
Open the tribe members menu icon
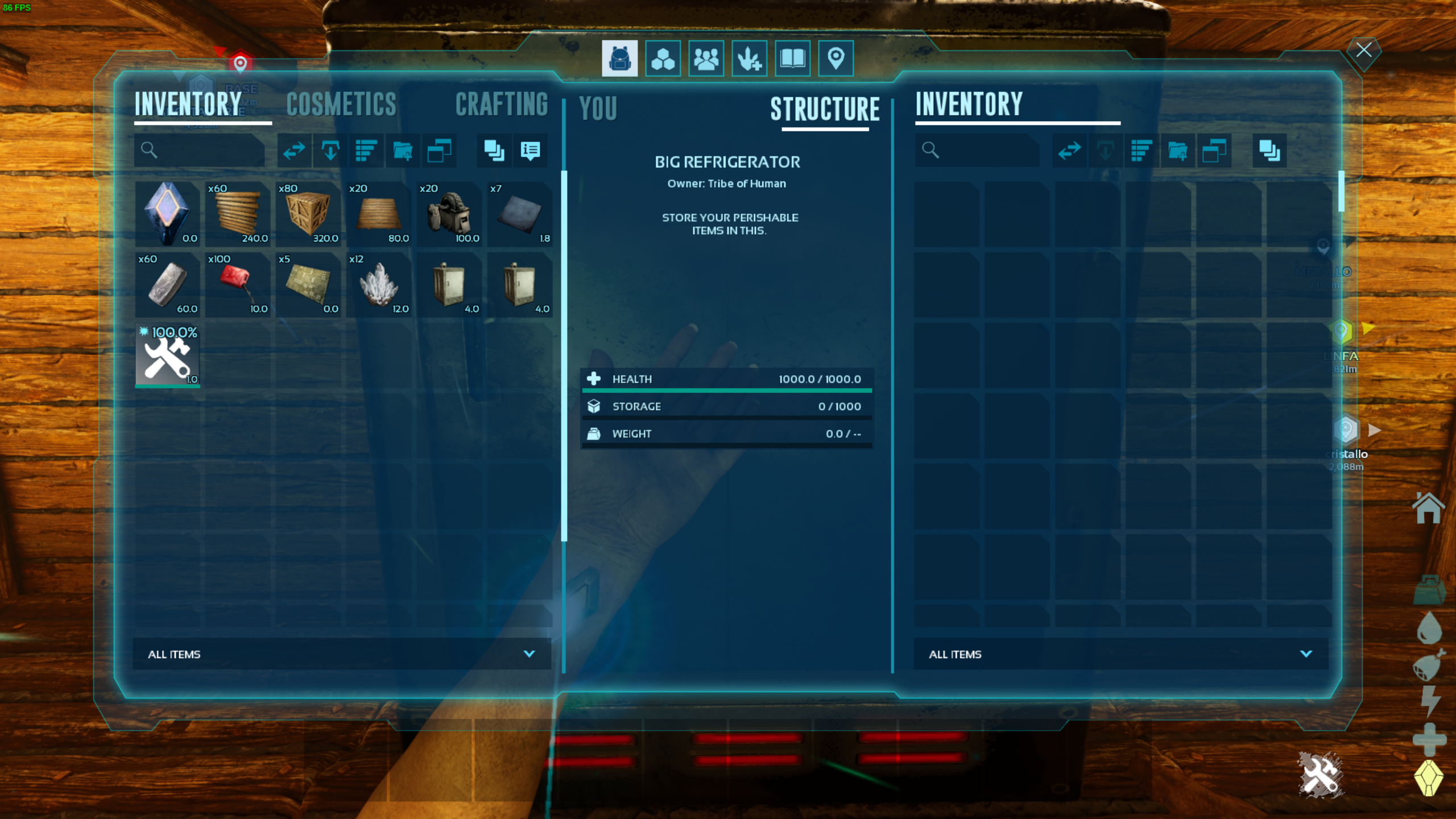(x=706, y=59)
